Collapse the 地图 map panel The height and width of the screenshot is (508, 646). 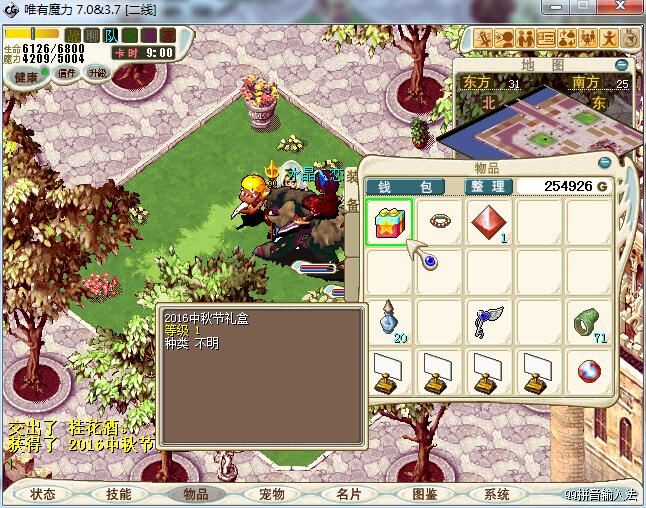[x=622, y=64]
